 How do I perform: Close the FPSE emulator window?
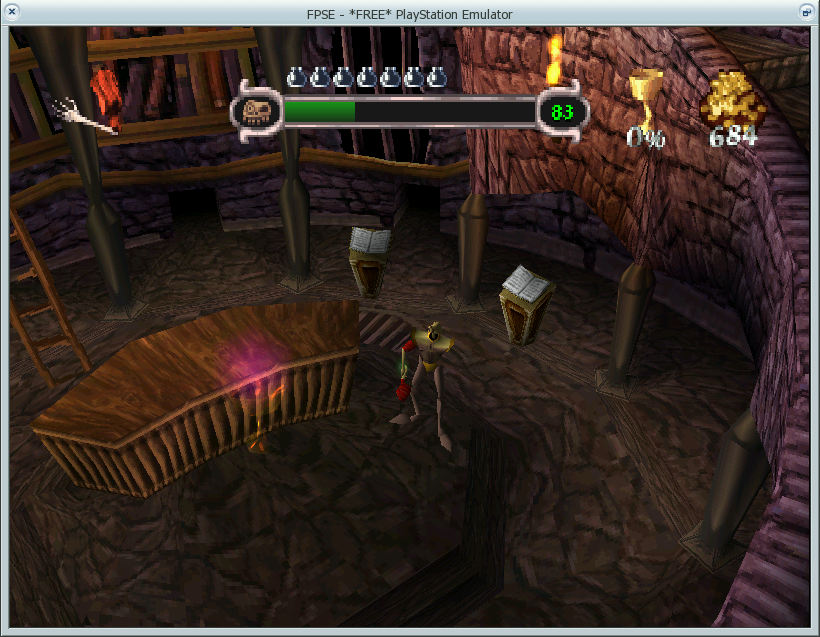coord(12,12)
